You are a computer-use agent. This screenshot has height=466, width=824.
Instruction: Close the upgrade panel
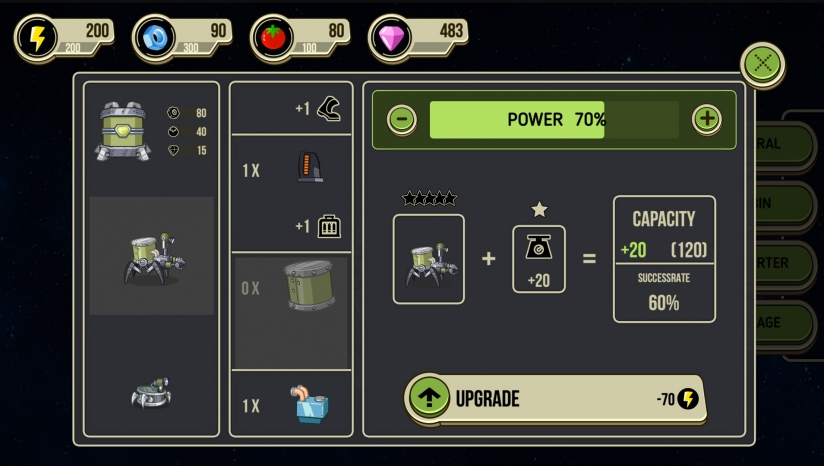click(763, 64)
